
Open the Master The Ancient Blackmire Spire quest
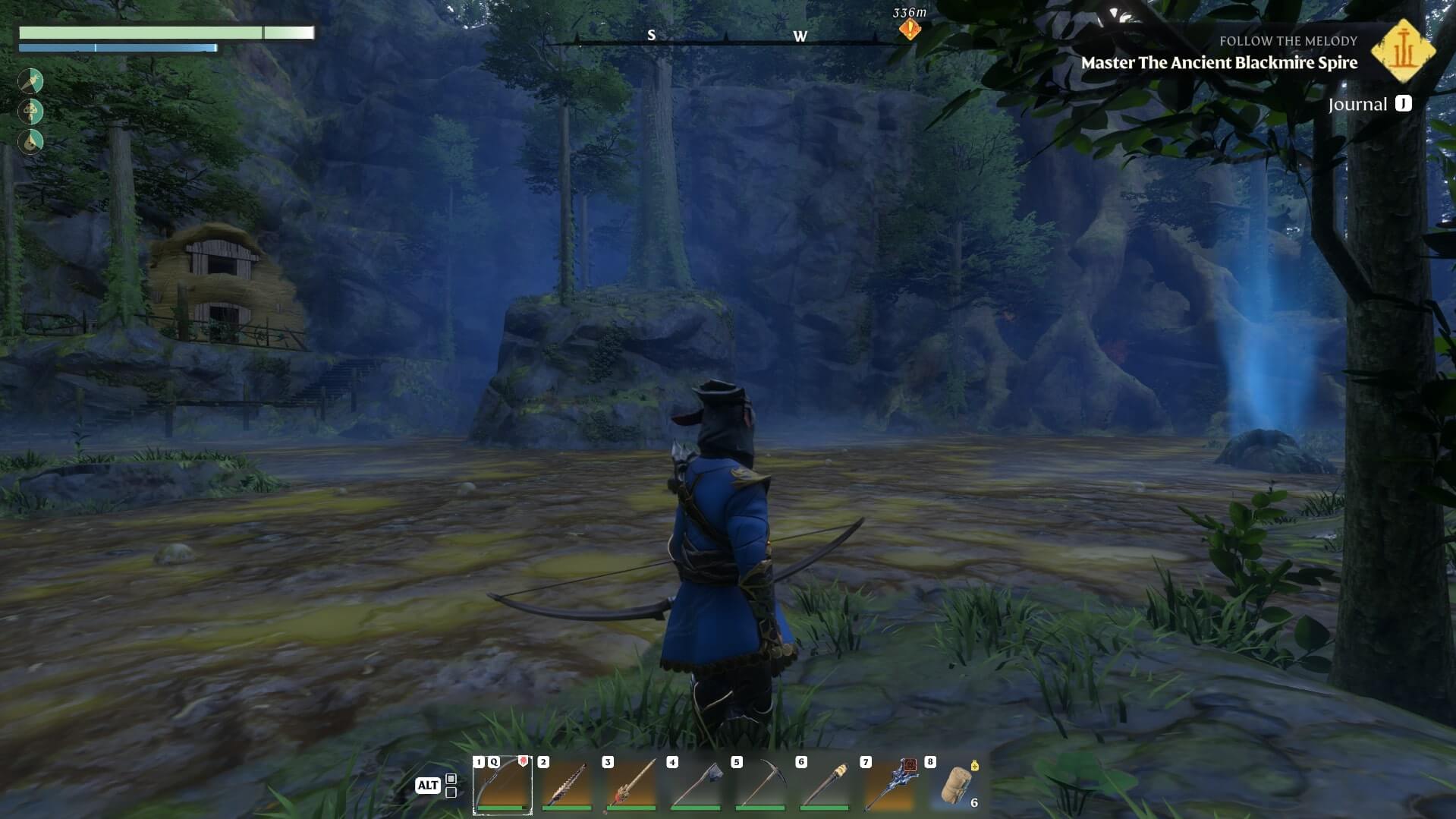tap(1219, 63)
